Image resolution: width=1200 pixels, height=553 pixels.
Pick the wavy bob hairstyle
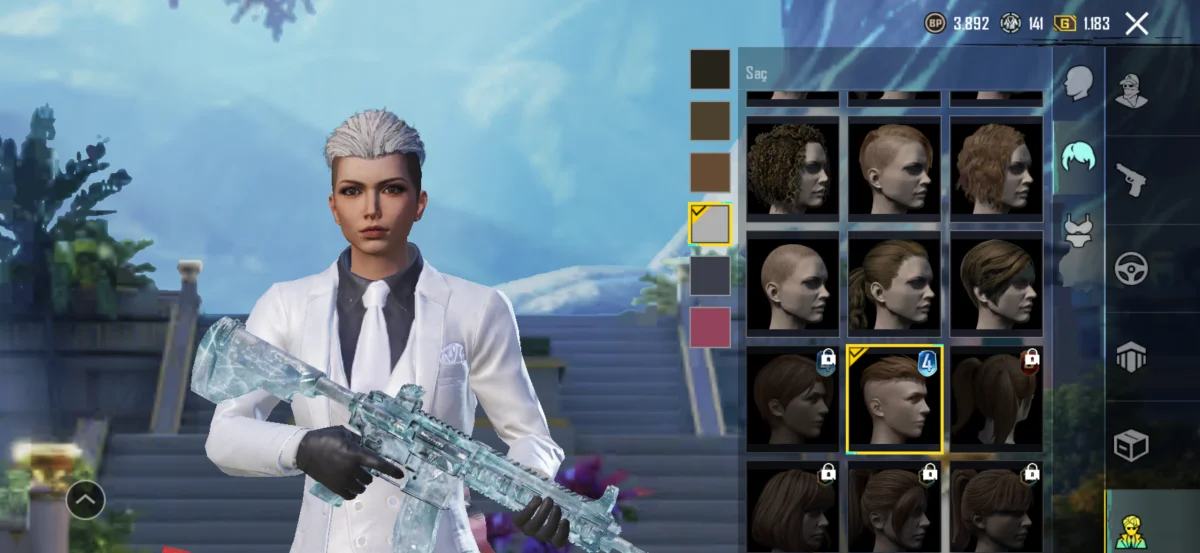coord(995,167)
